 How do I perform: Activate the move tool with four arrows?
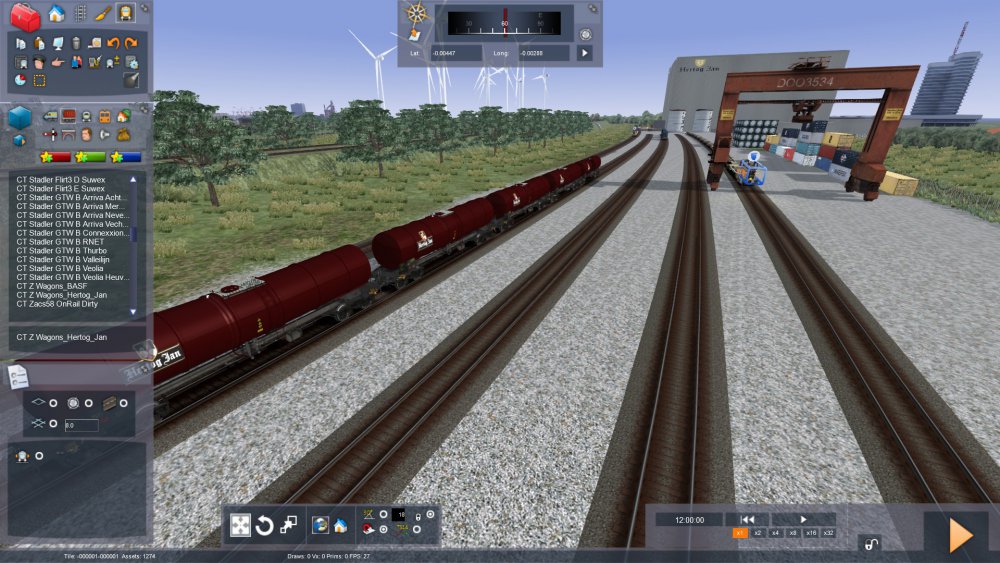(240, 525)
